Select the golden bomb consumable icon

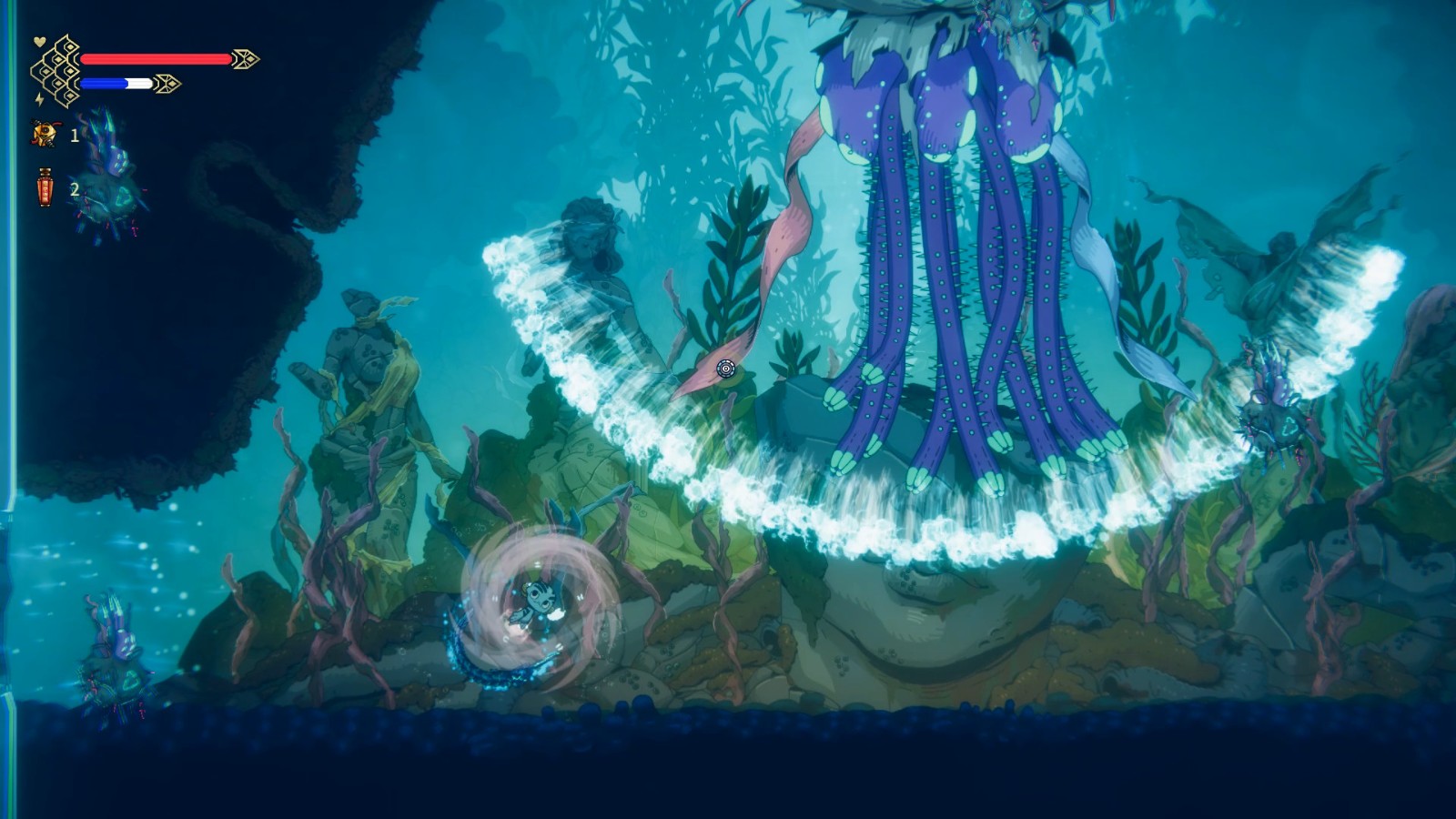click(x=43, y=134)
